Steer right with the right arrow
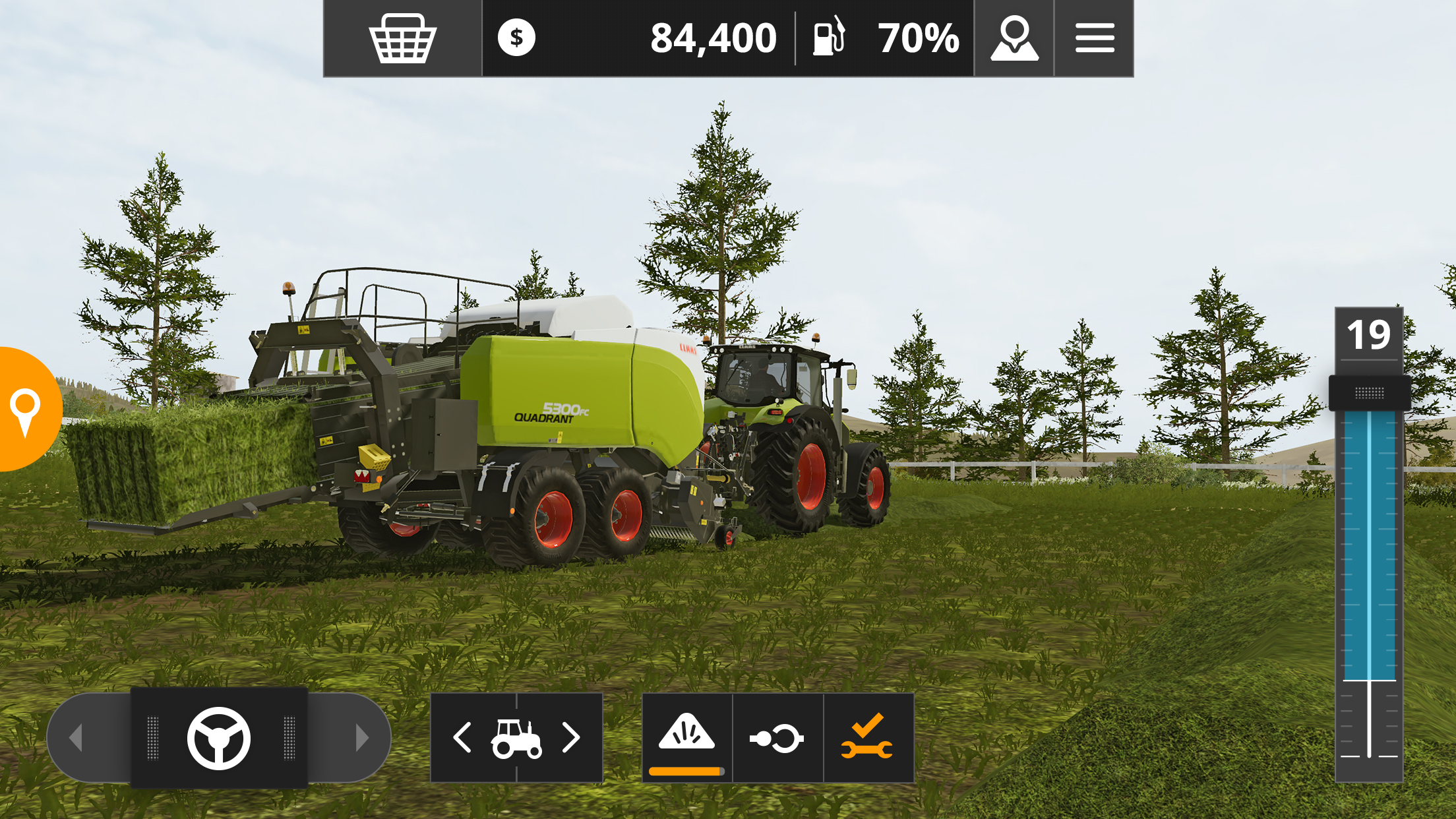 click(x=361, y=737)
